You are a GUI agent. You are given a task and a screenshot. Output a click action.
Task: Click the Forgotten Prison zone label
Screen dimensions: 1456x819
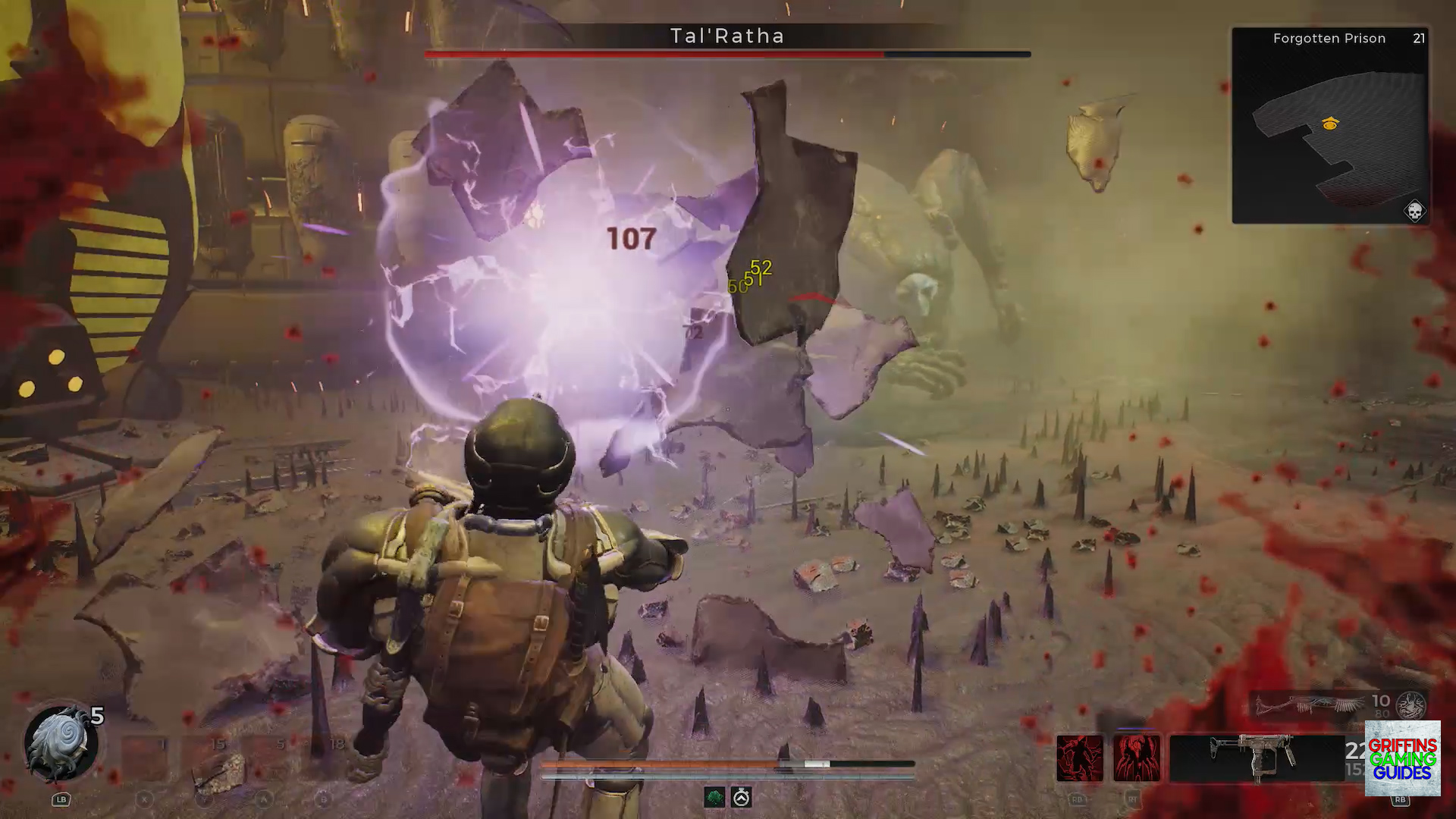pyautogui.click(x=1329, y=39)
